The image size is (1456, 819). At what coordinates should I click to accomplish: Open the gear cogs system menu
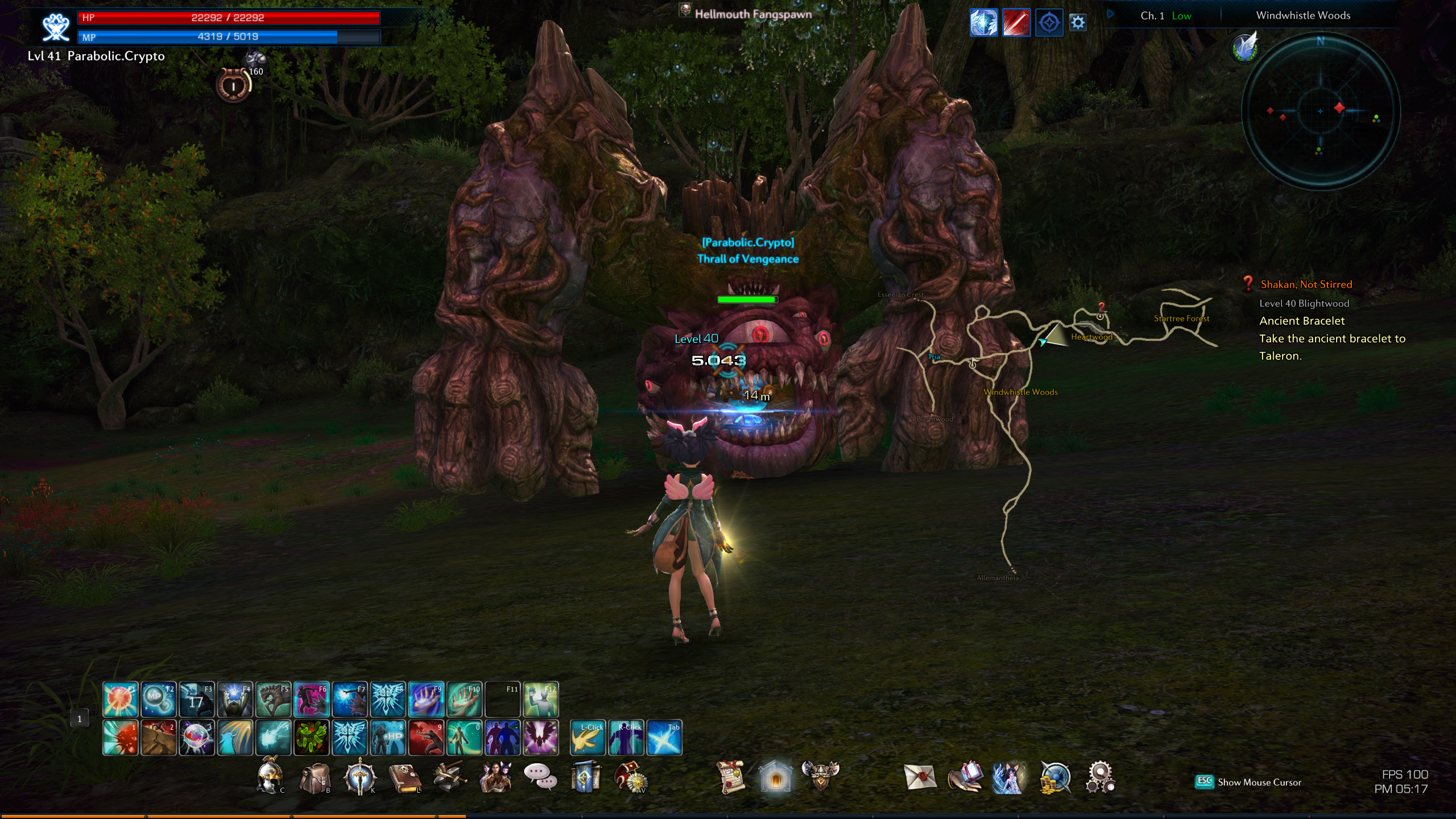pos(1101,777)
